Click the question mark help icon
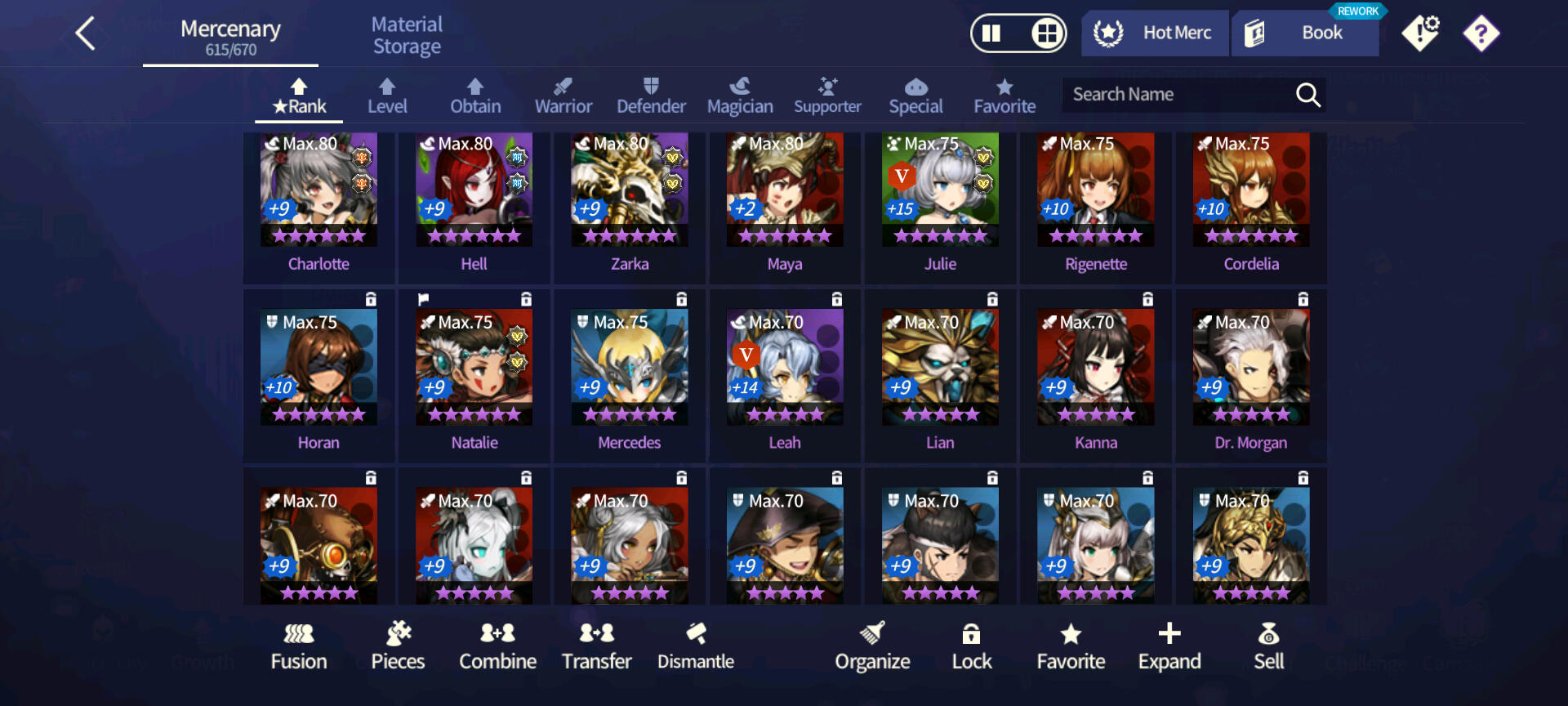This screenshot has width=1568, height=706. click(1481, 34)
